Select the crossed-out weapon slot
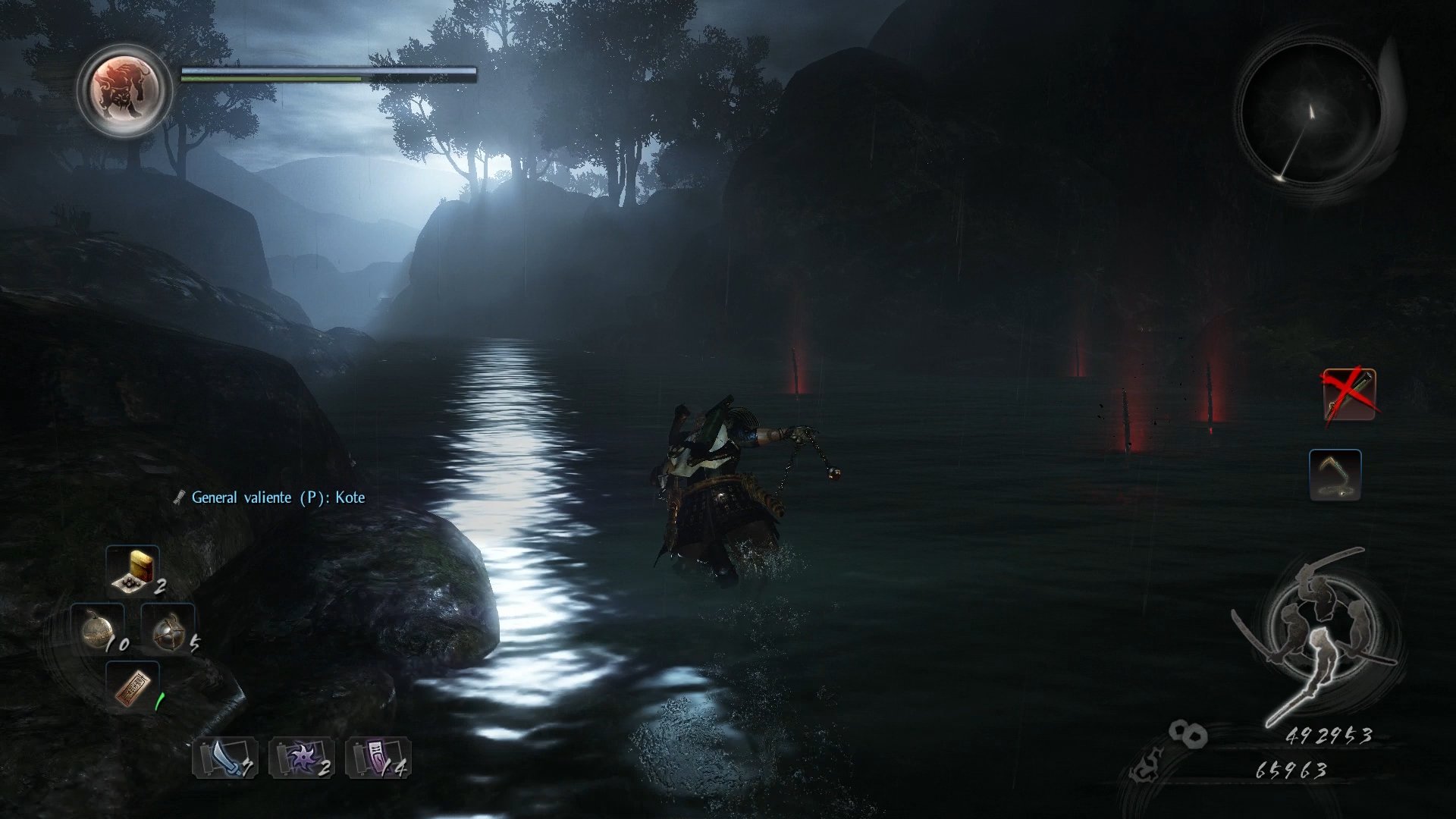This screenshot has width=1456, height=819. (x=1350, y=394)
